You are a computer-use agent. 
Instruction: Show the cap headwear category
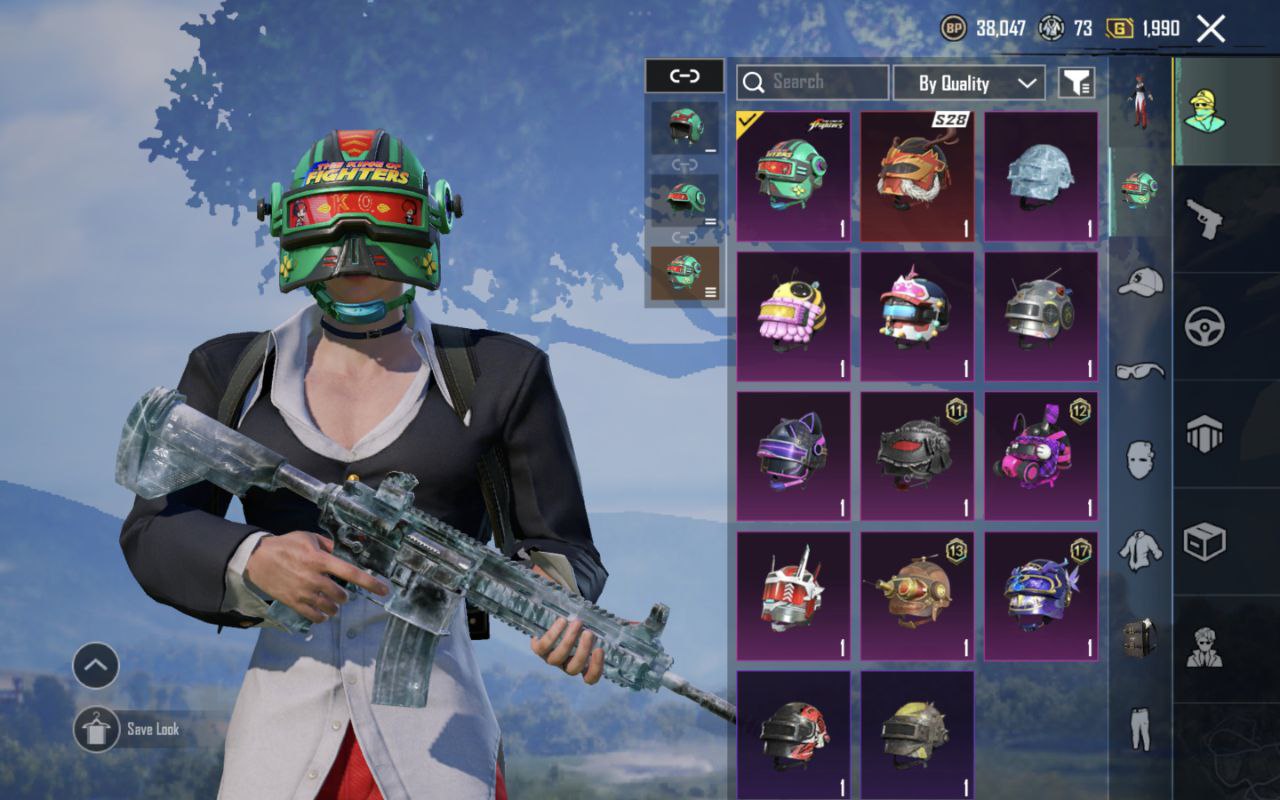coord(1140,282)
